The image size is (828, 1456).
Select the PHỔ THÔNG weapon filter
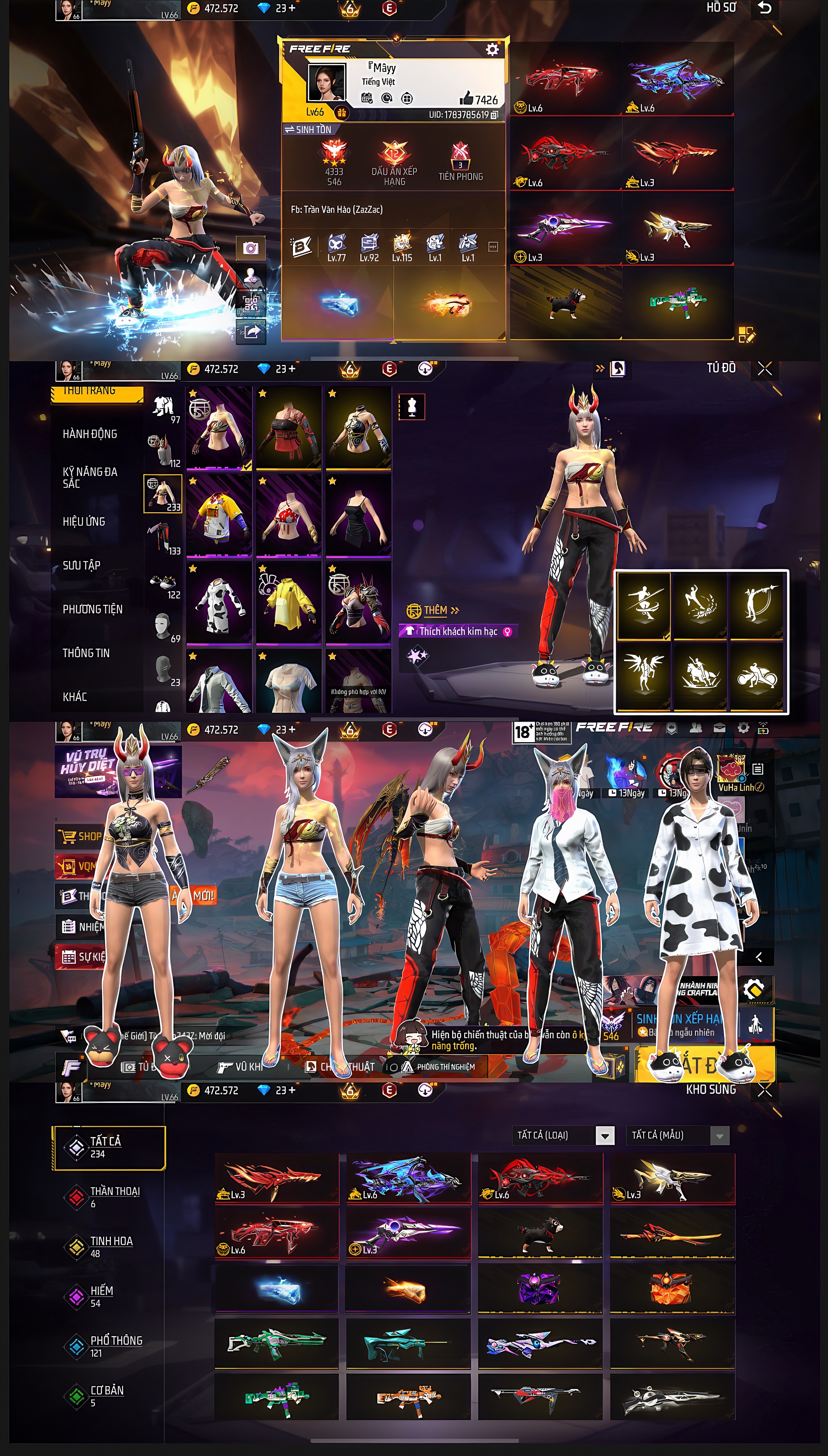tap(116, 1340)
